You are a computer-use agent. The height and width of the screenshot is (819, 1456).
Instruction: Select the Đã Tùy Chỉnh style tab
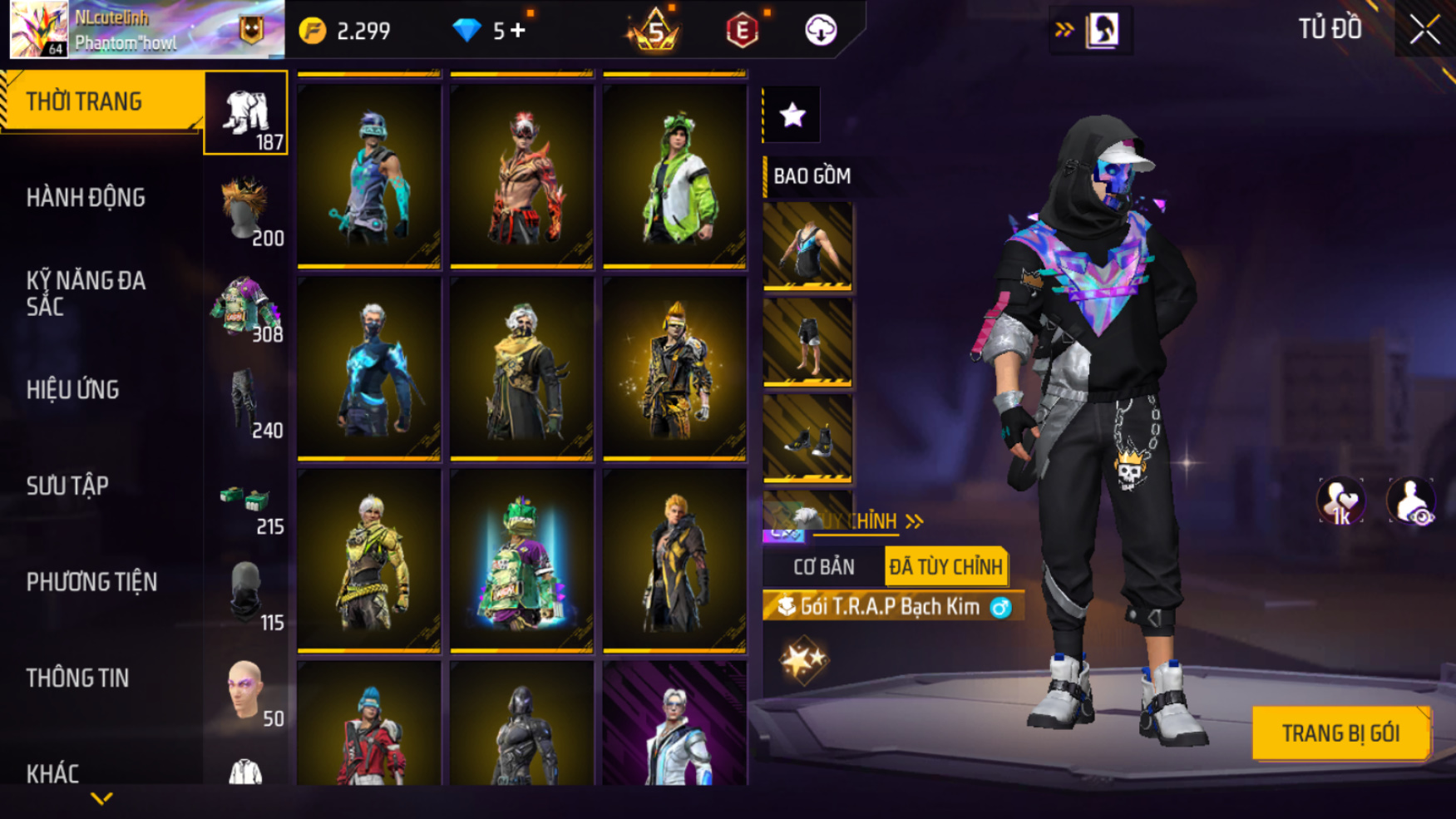(x=945, y=567)
